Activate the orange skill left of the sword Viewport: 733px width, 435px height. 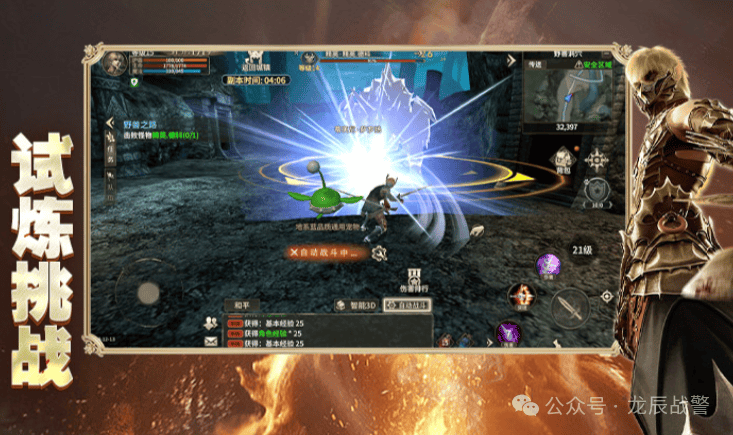coord(521,293)
